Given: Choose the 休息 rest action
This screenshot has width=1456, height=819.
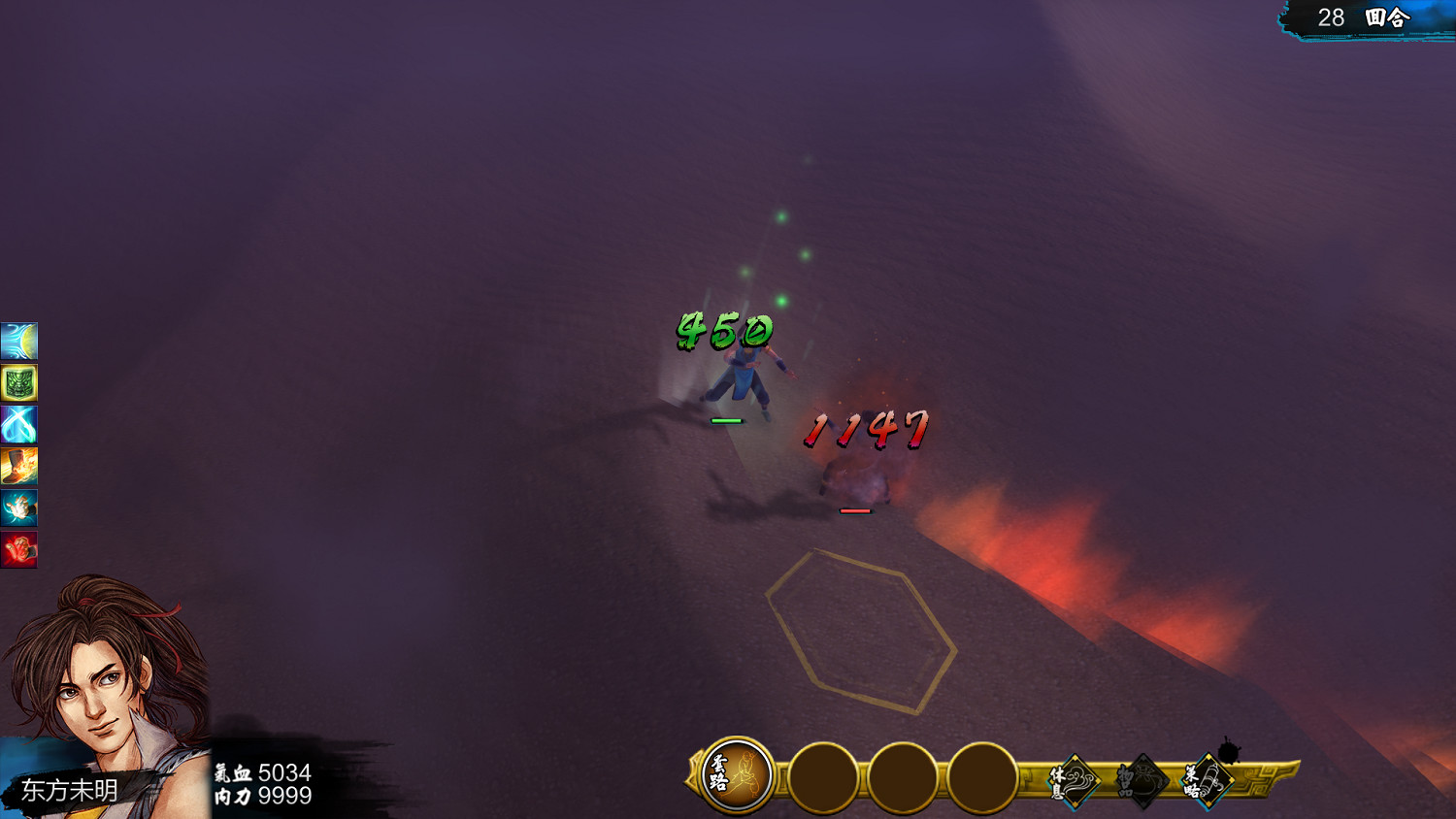Looking at the screenshot, I should click(1074, 779).
